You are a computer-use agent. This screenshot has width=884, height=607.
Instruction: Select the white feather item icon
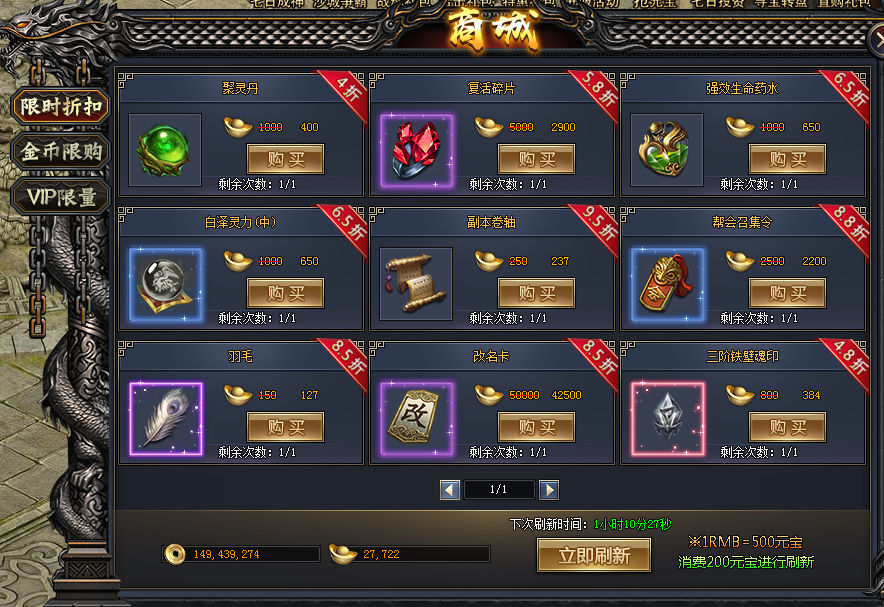point(165,418)
